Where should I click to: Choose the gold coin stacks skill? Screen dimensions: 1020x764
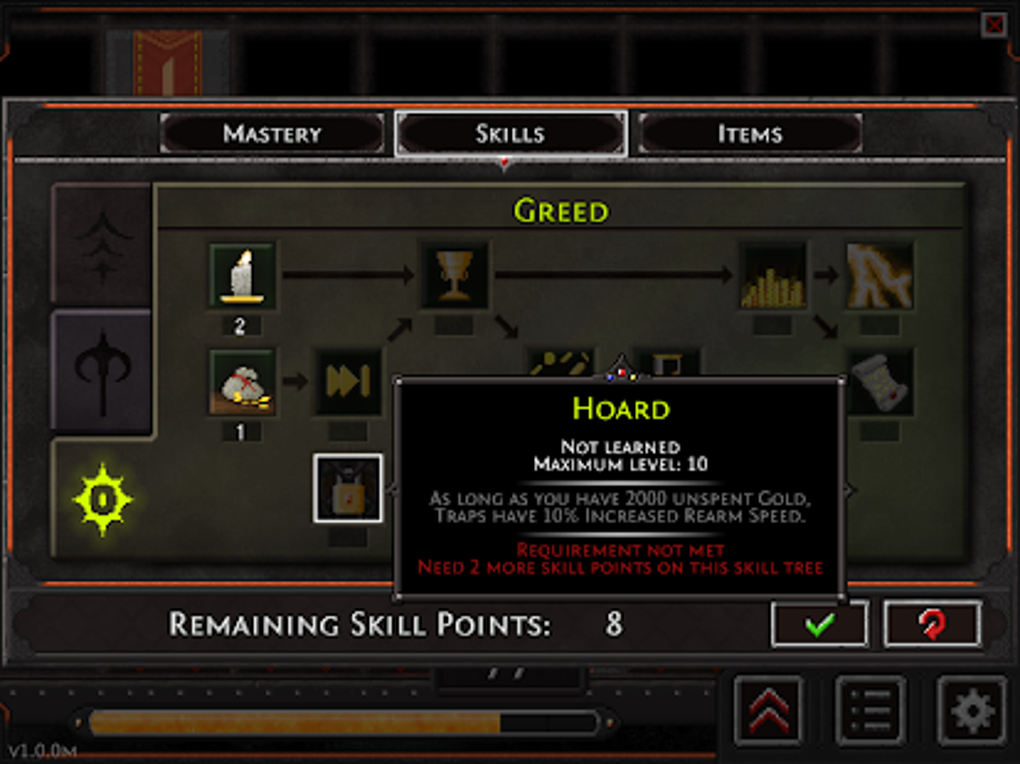773,276
